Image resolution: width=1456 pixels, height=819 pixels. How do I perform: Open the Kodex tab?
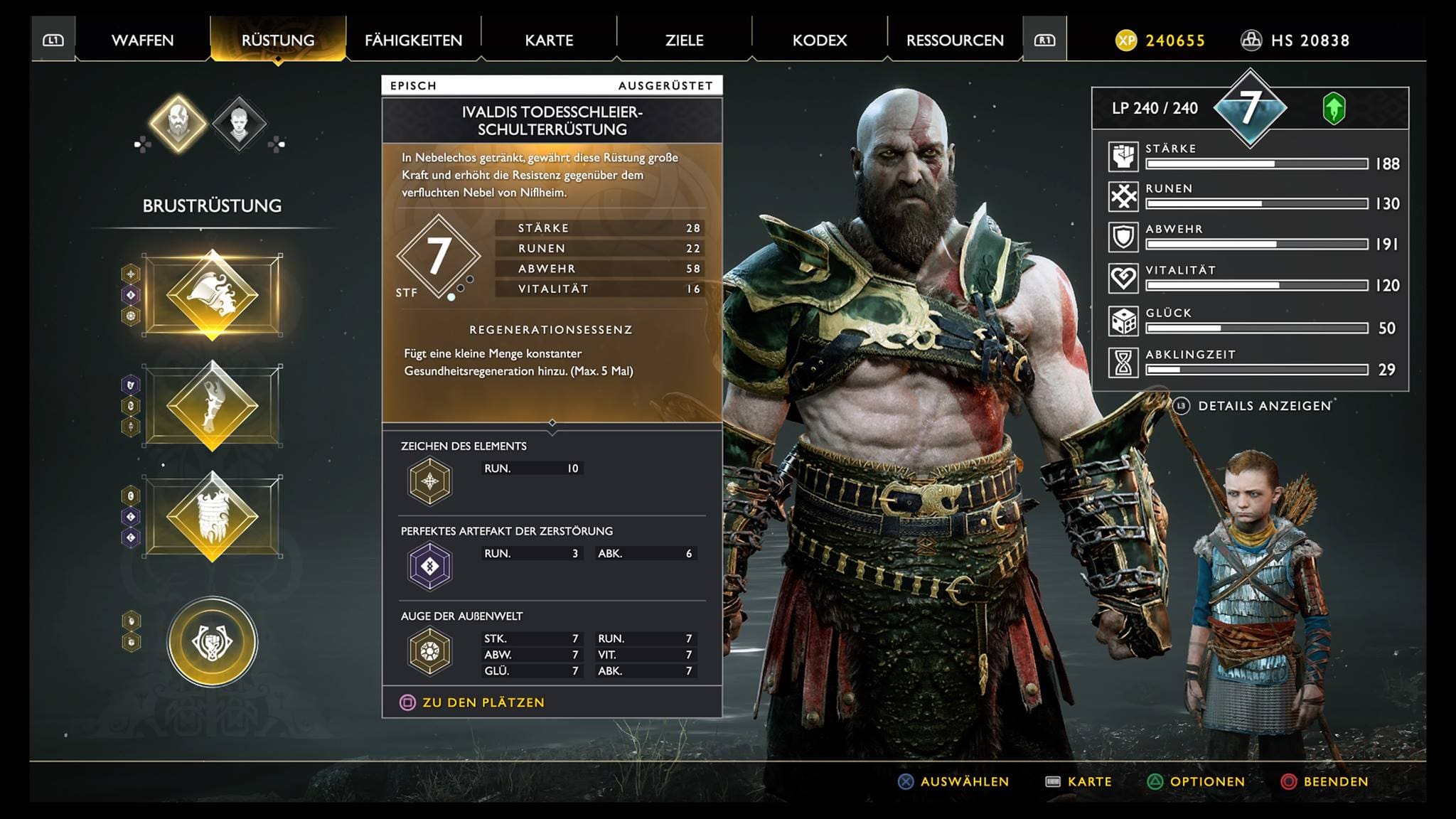820,41
